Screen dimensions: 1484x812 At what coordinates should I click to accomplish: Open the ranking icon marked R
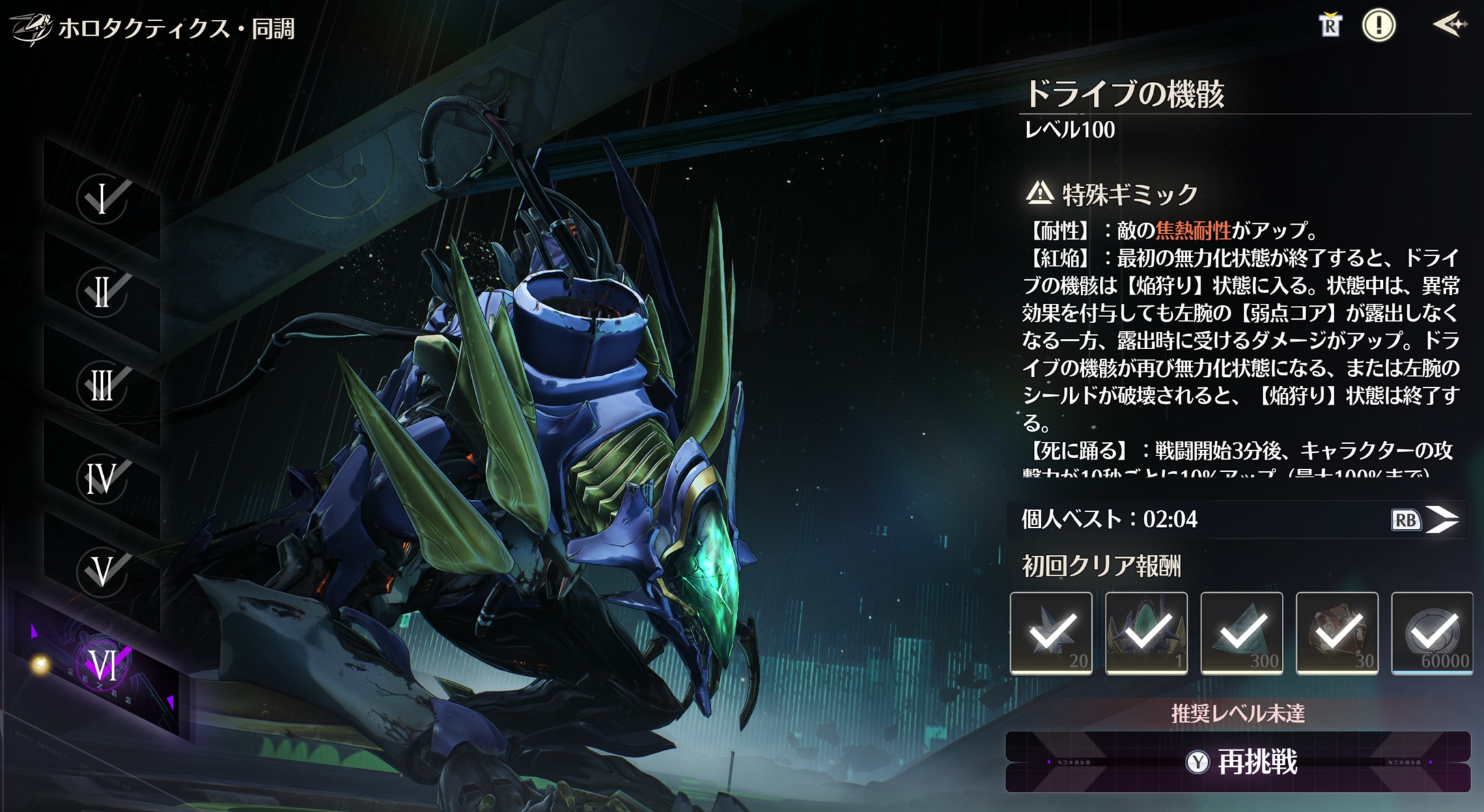coord(1329,26)
